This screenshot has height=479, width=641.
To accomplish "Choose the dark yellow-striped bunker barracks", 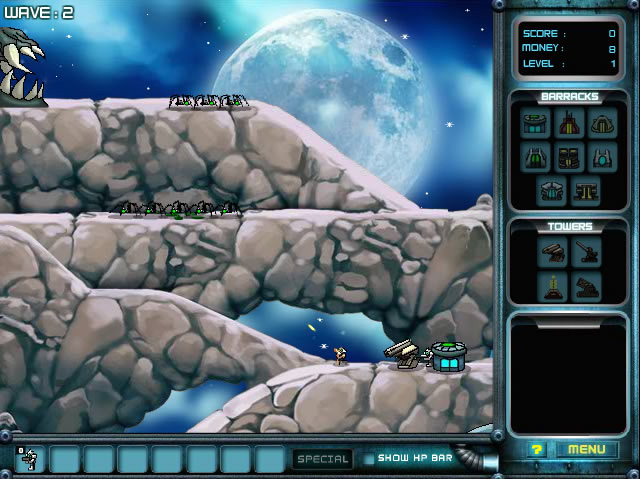I will point(568,157).
